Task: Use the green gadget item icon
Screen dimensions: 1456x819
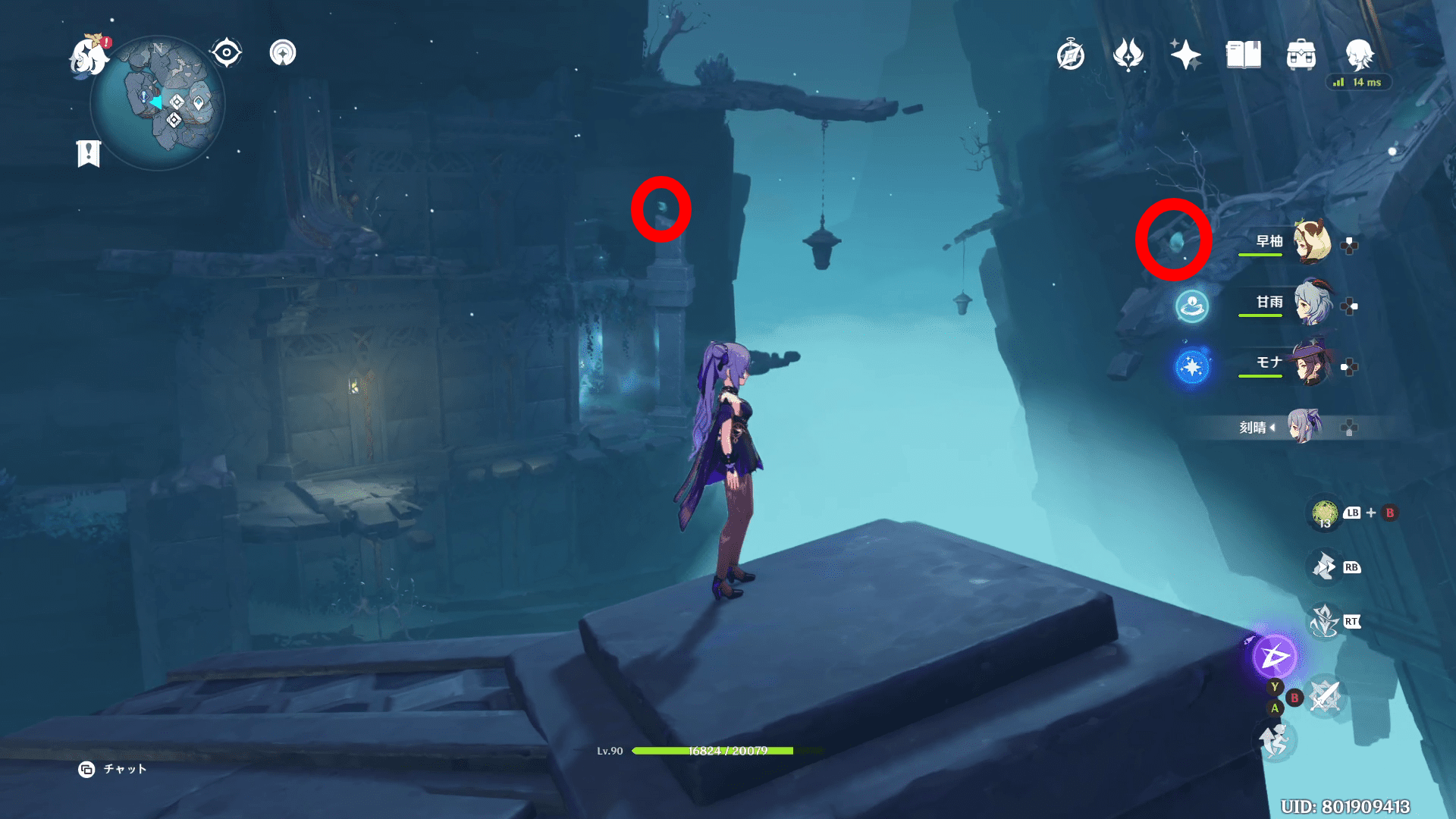Action: [1325, 513]
